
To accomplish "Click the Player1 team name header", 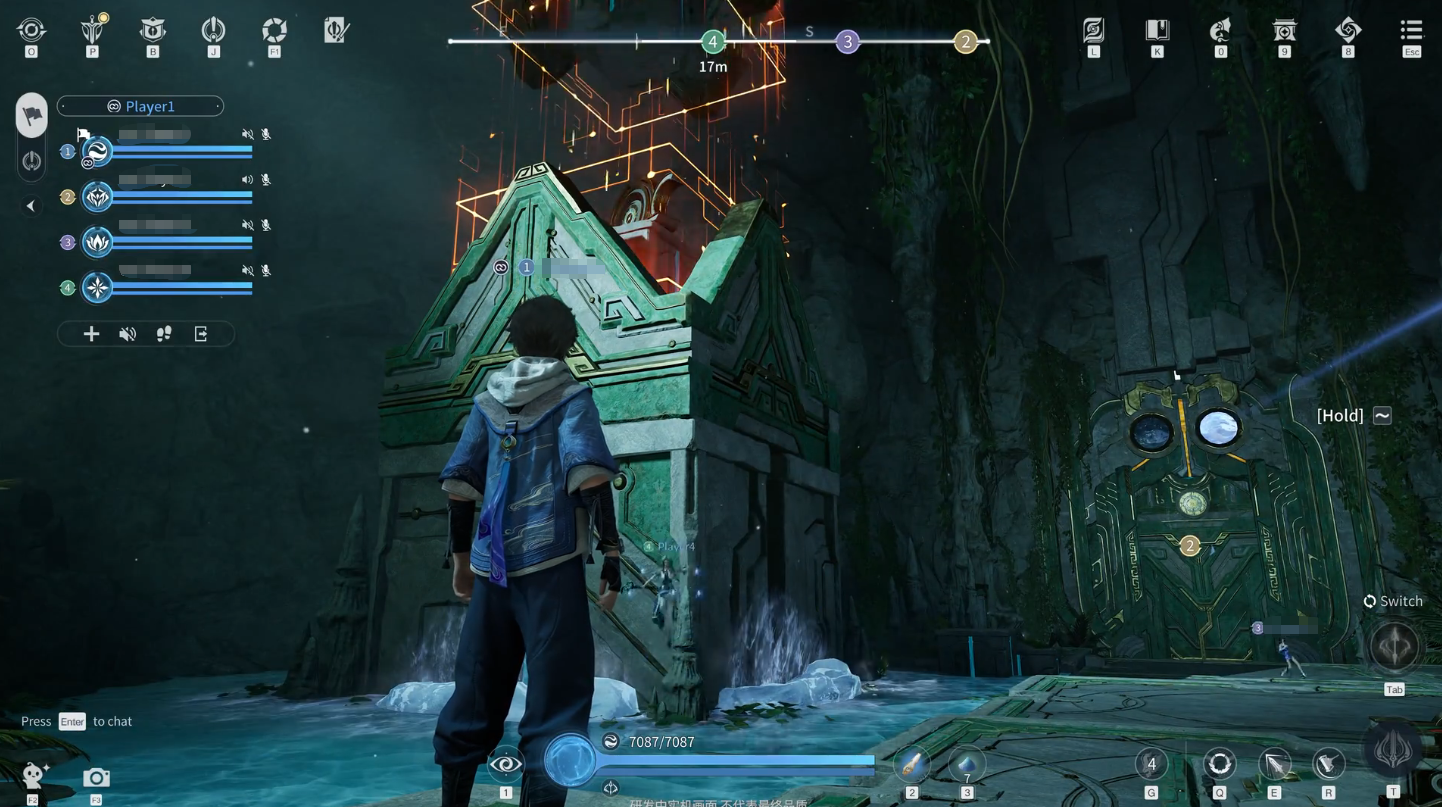I will point(140,106).
